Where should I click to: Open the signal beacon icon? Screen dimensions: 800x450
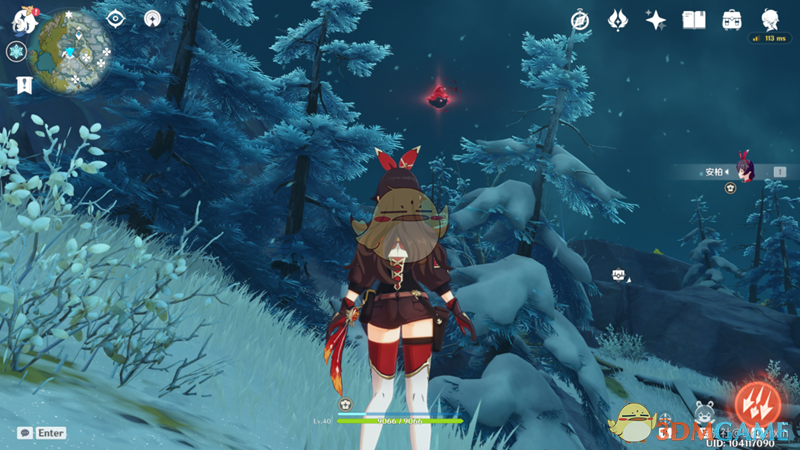pos(152,18)
